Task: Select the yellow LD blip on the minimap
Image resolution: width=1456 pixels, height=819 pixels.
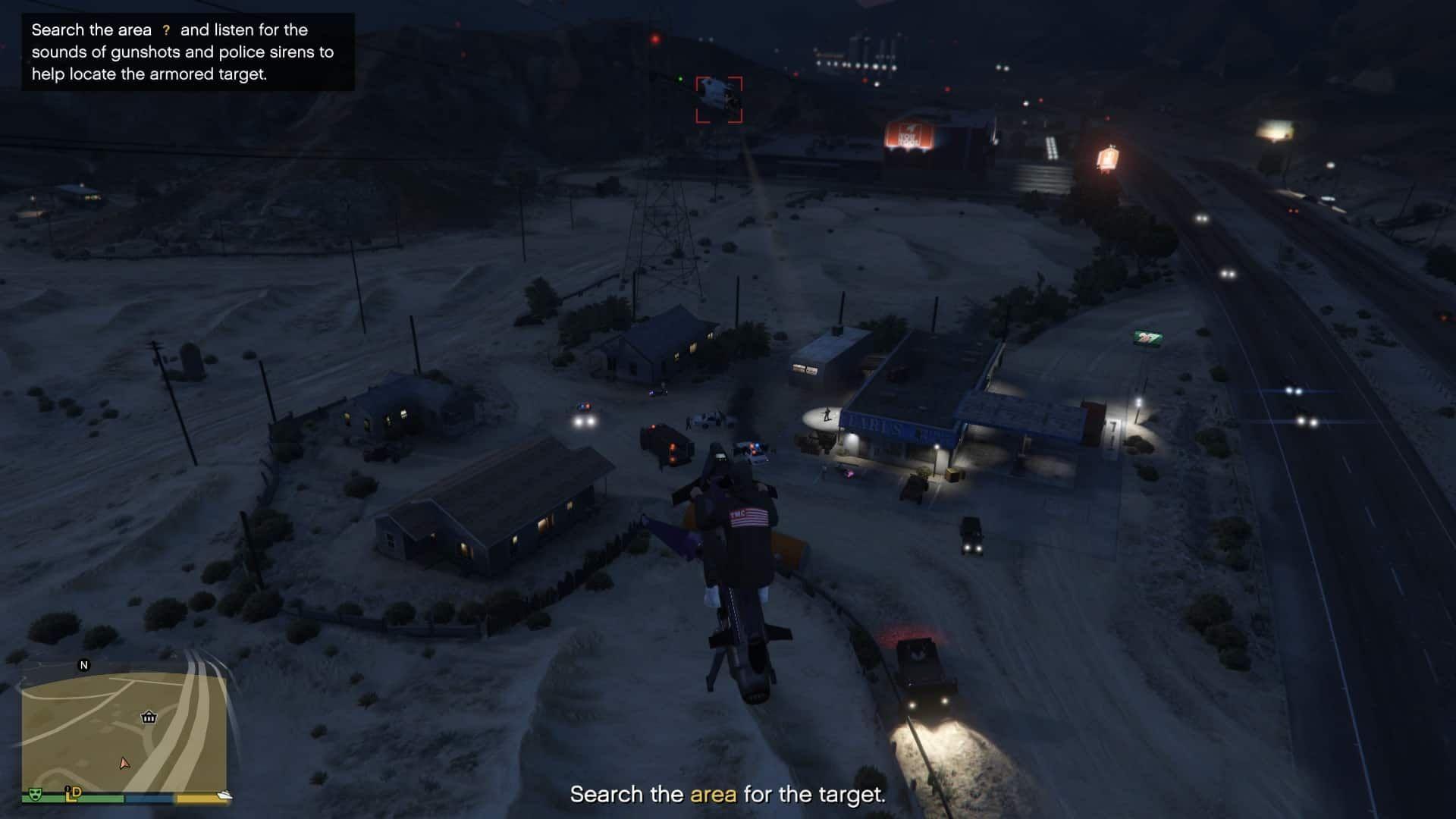Action: coord(74,793)
